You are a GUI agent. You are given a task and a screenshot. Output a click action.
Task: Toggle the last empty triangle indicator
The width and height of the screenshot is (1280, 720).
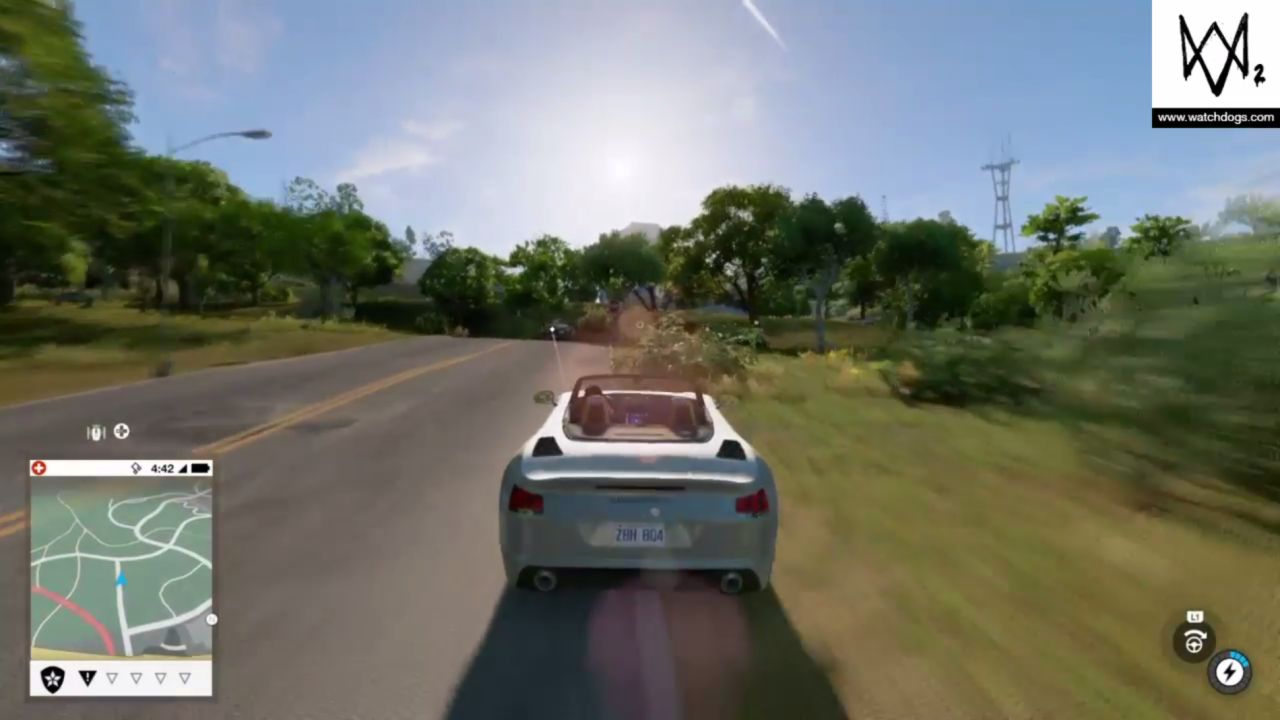[x=185, y=678]
